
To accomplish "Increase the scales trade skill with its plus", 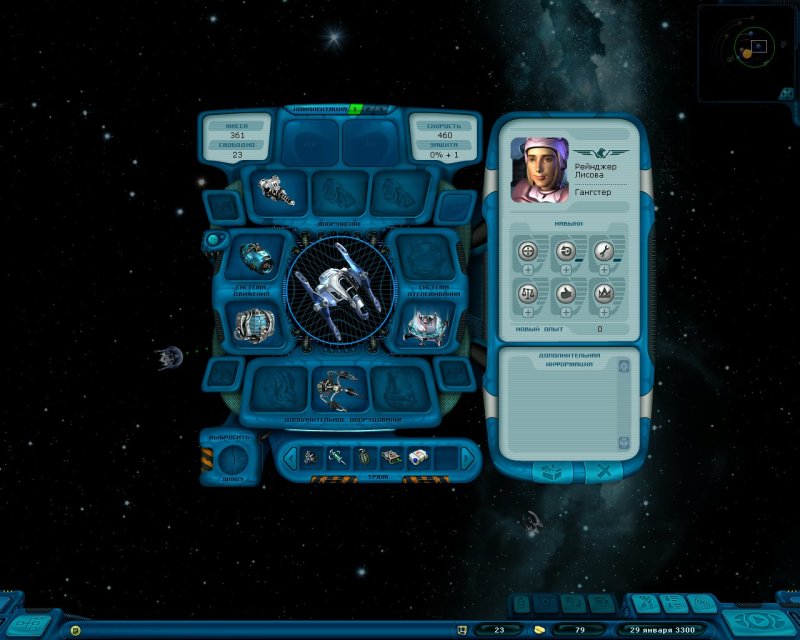I will 528,312.
